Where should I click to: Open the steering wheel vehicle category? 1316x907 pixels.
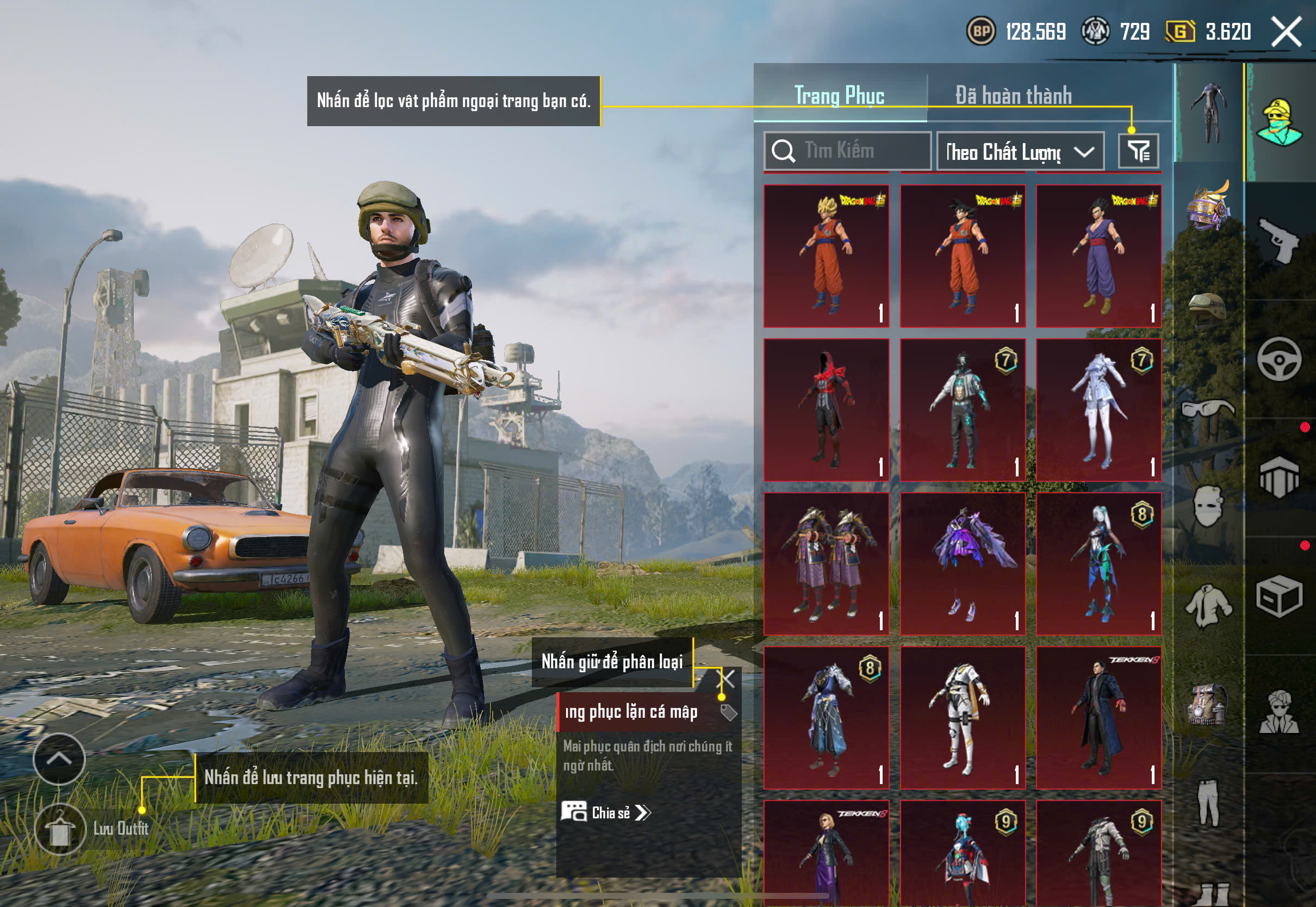1279,360
